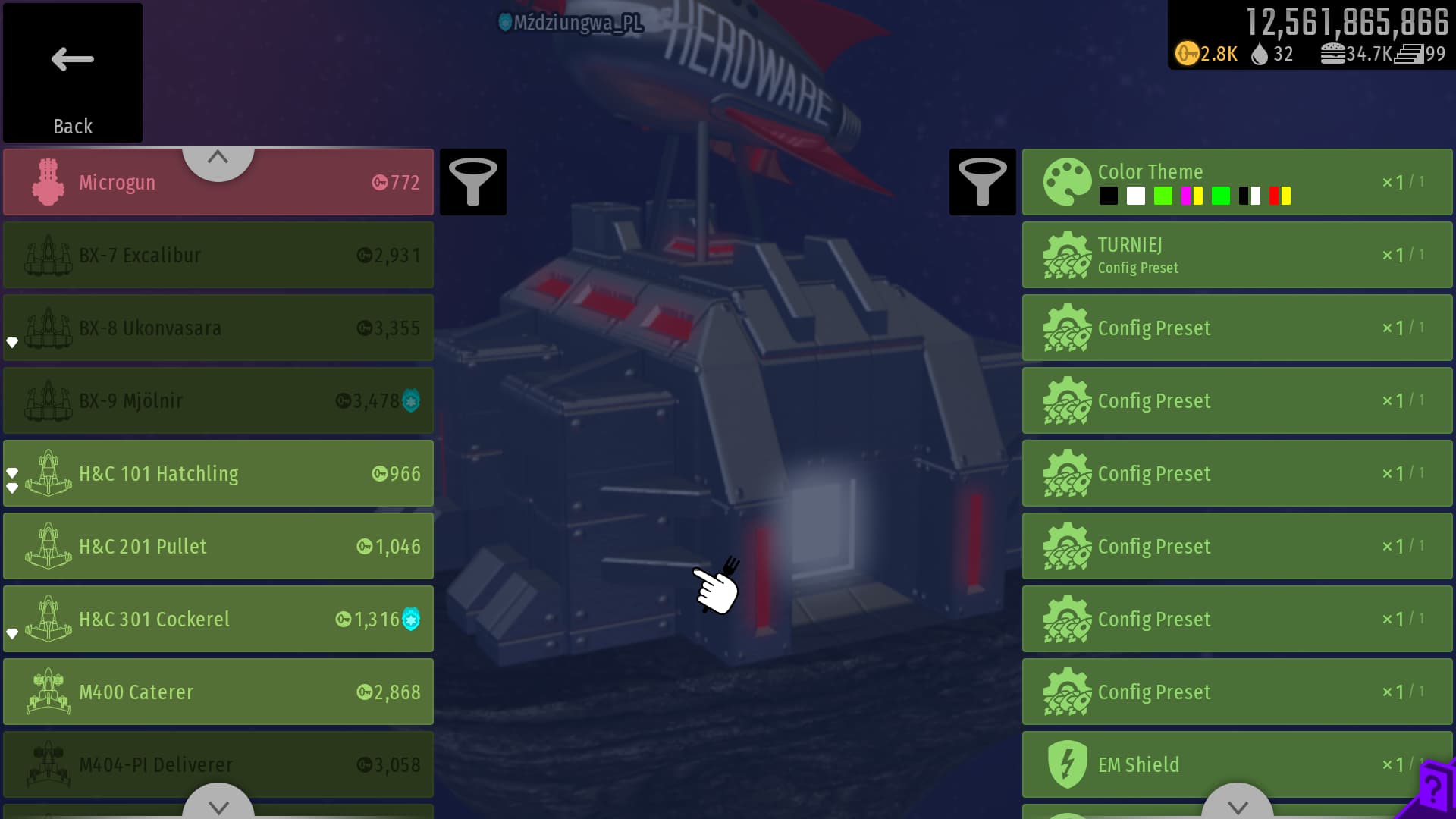Select the H&C 101 Hatchling ship

(x=218, y=473)
